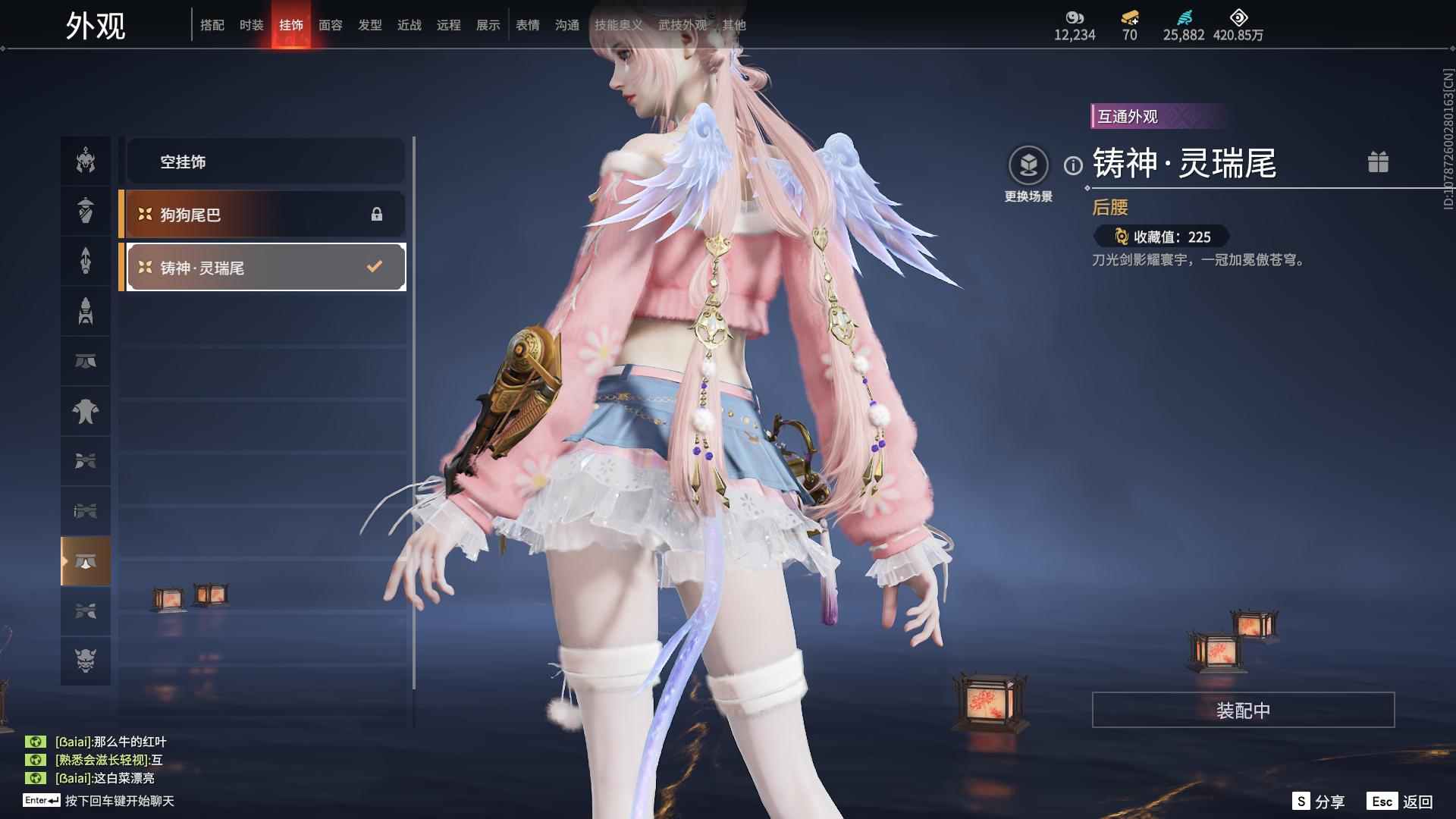Screen dimensions: 1456x819
Task: Open the chat input box
Action: point(119,801)
